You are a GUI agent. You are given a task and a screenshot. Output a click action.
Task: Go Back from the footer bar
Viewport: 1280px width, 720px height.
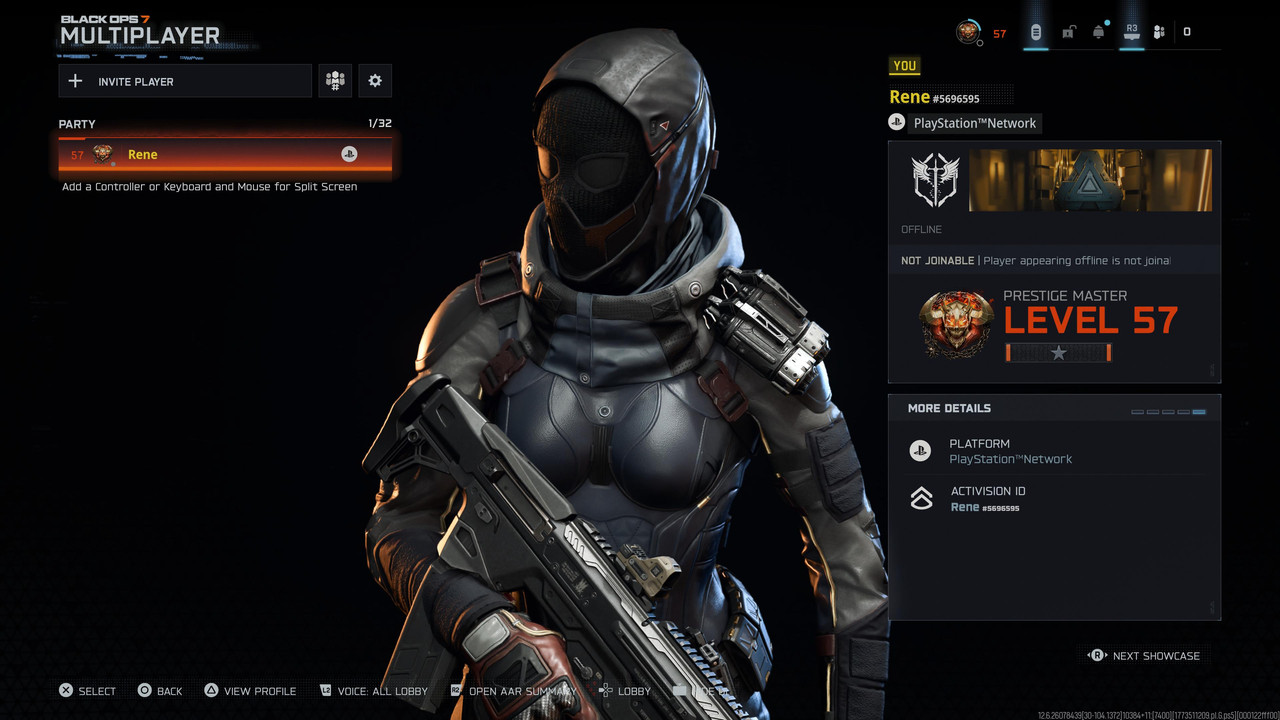pyautogui.click(x=160, y=691)
